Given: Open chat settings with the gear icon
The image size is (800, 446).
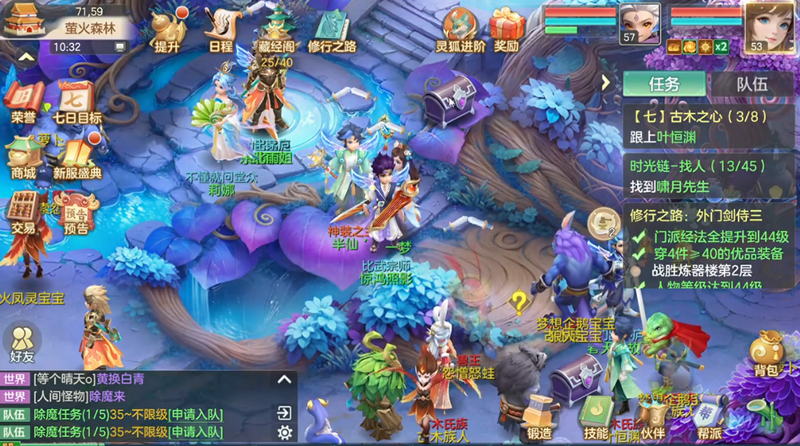Looking at the screenshot, I should click(285, 432).
